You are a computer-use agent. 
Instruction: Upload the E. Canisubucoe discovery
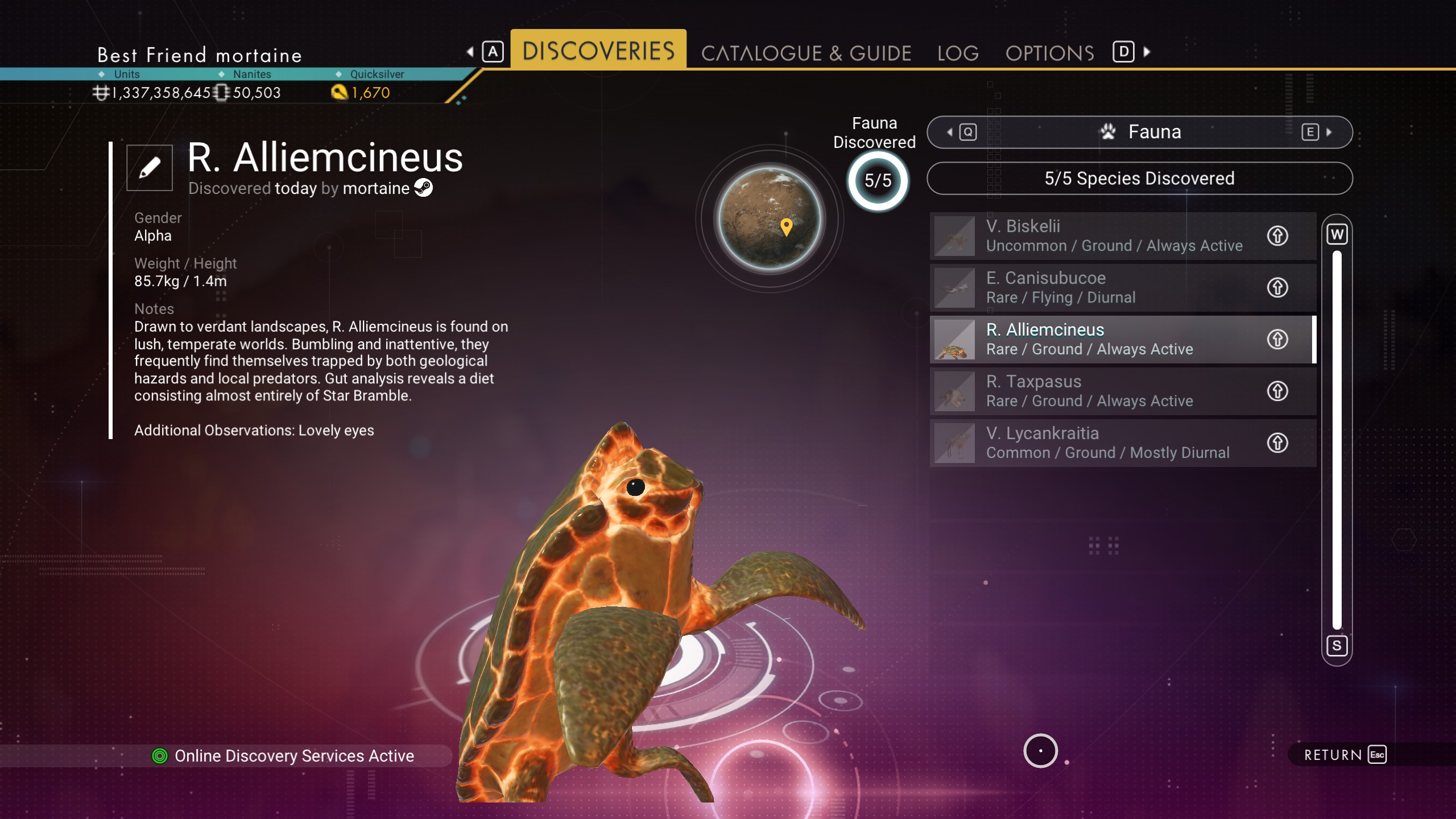[1277, 288]
